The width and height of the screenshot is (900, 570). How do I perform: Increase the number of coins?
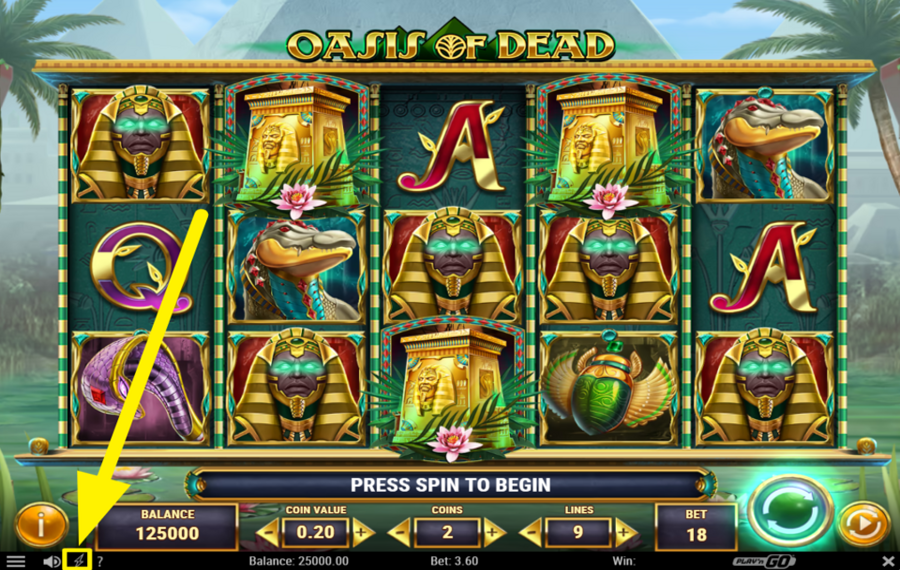[493, 531]
